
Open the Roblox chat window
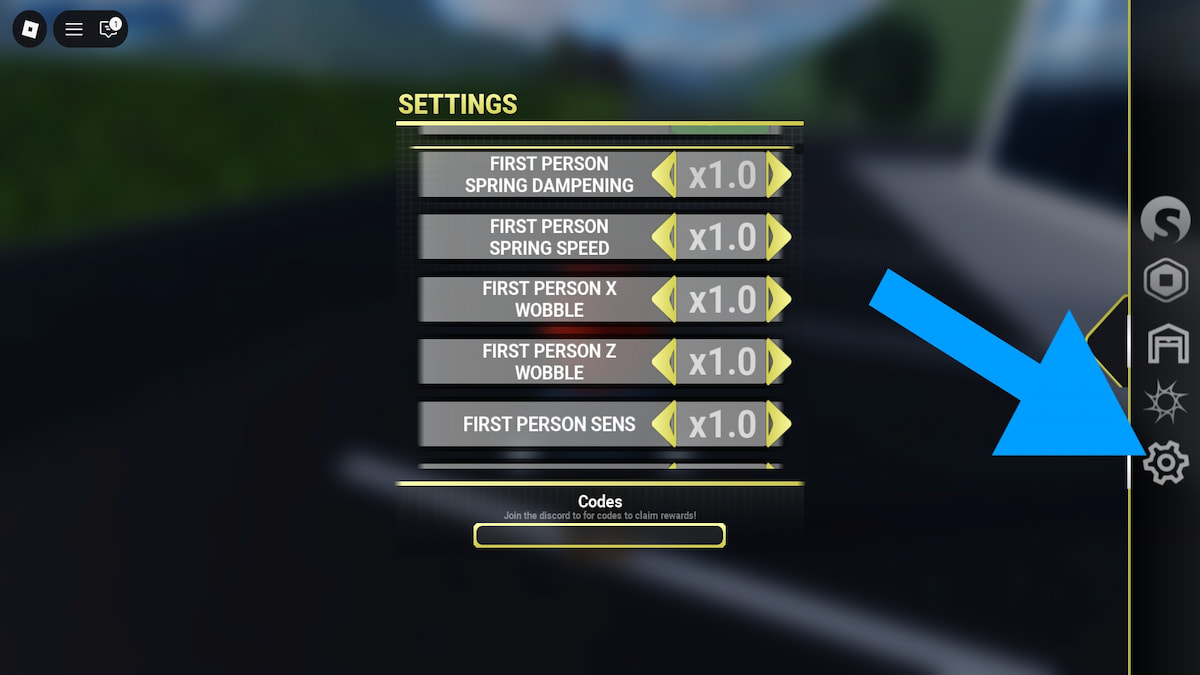pyautogui.click(x=109, y=29)
